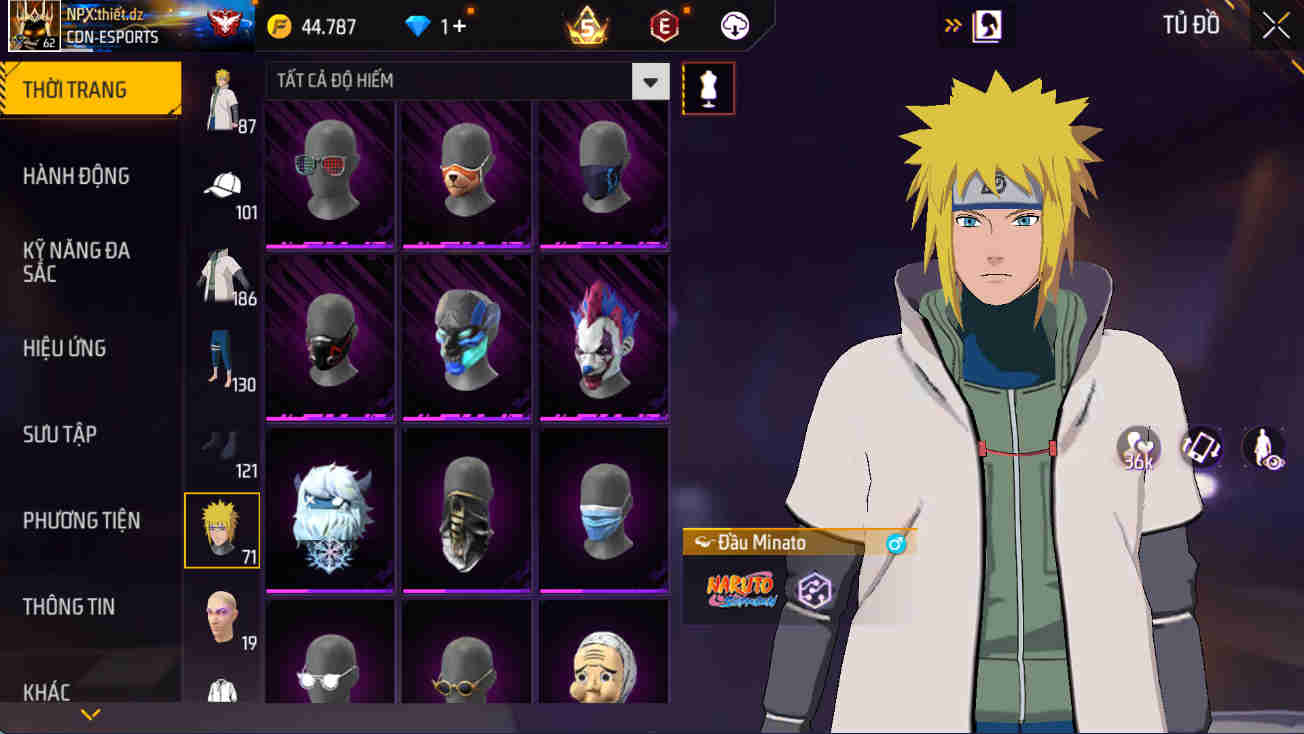Select the pants category icon in item sidebar
This screenshot has width=1304, height=734.
pyautogui.click(x=222, y=358)
